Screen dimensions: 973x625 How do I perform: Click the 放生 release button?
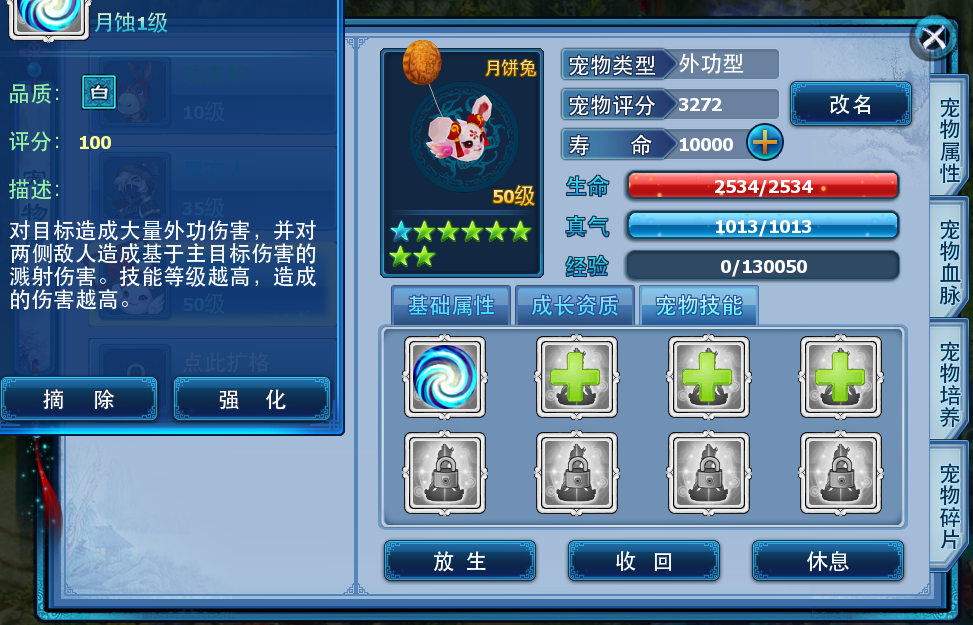pos(460,561)
